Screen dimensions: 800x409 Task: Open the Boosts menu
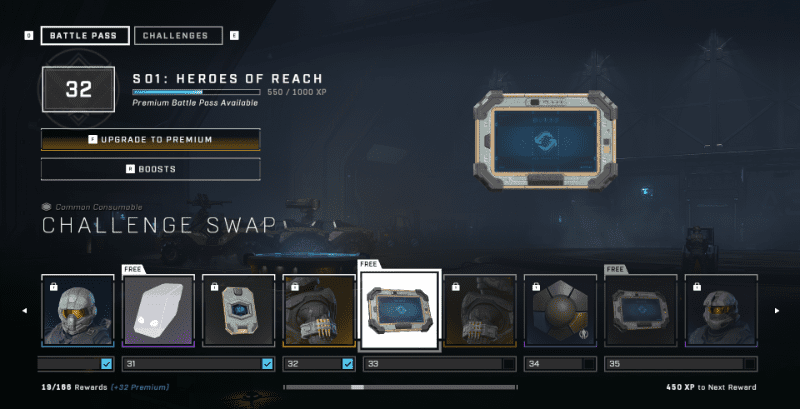(x=151, y=169)
